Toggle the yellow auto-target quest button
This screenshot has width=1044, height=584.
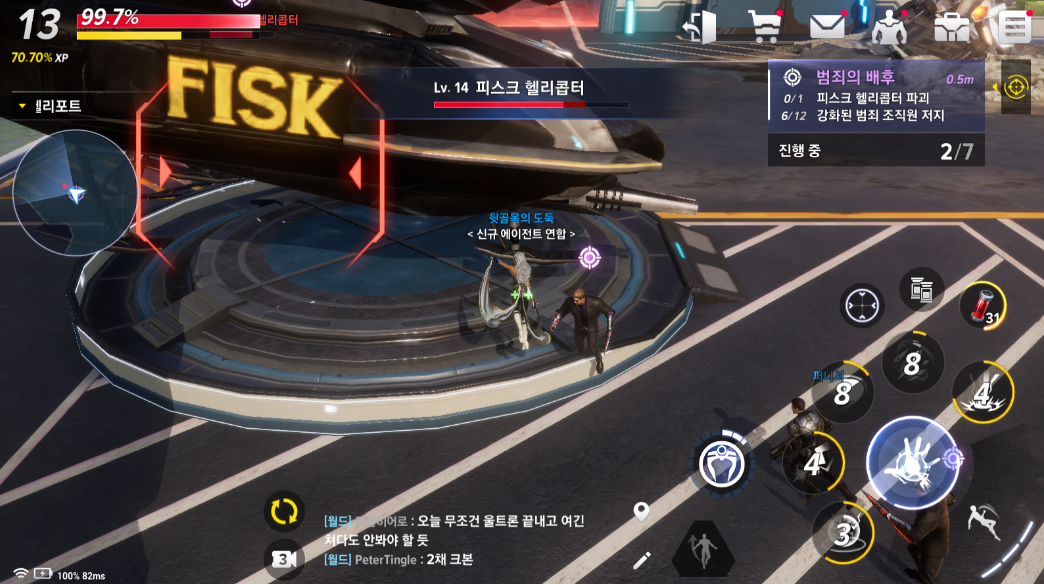[x=1016, y=87]
